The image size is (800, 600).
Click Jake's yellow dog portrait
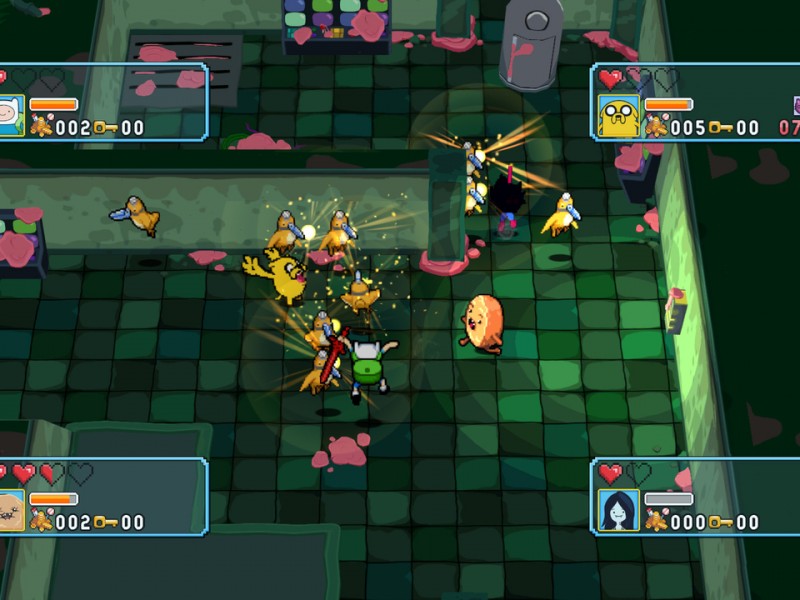pos(618,116)
